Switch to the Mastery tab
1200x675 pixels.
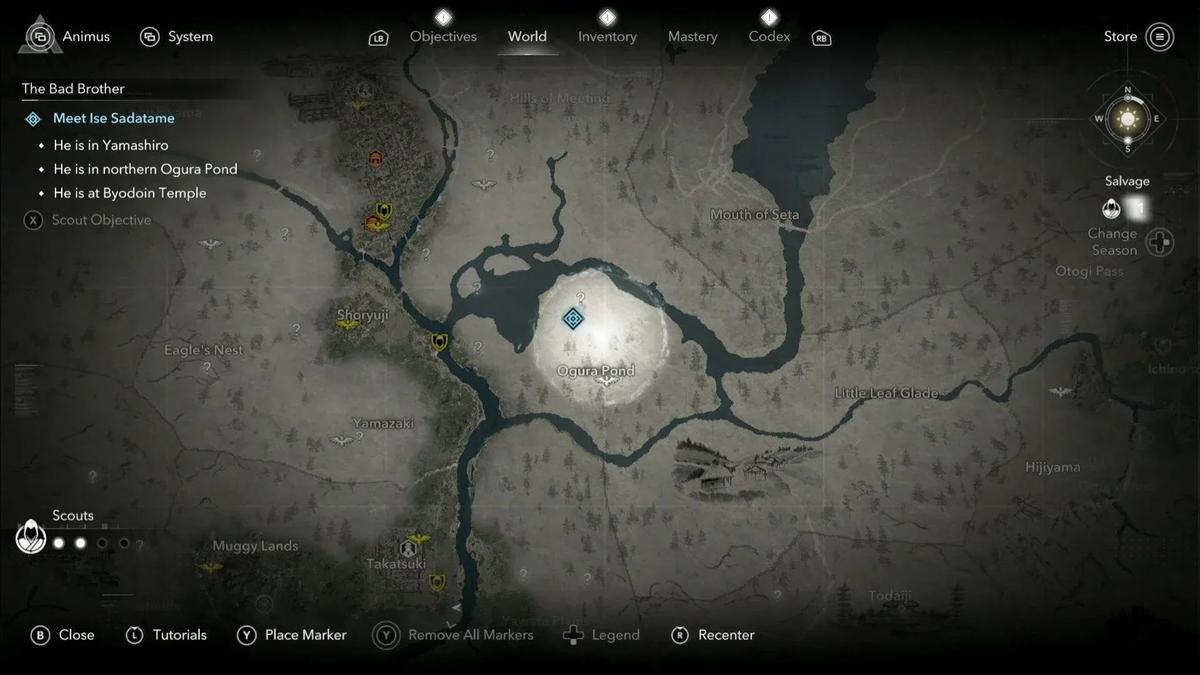coord(692,37)
